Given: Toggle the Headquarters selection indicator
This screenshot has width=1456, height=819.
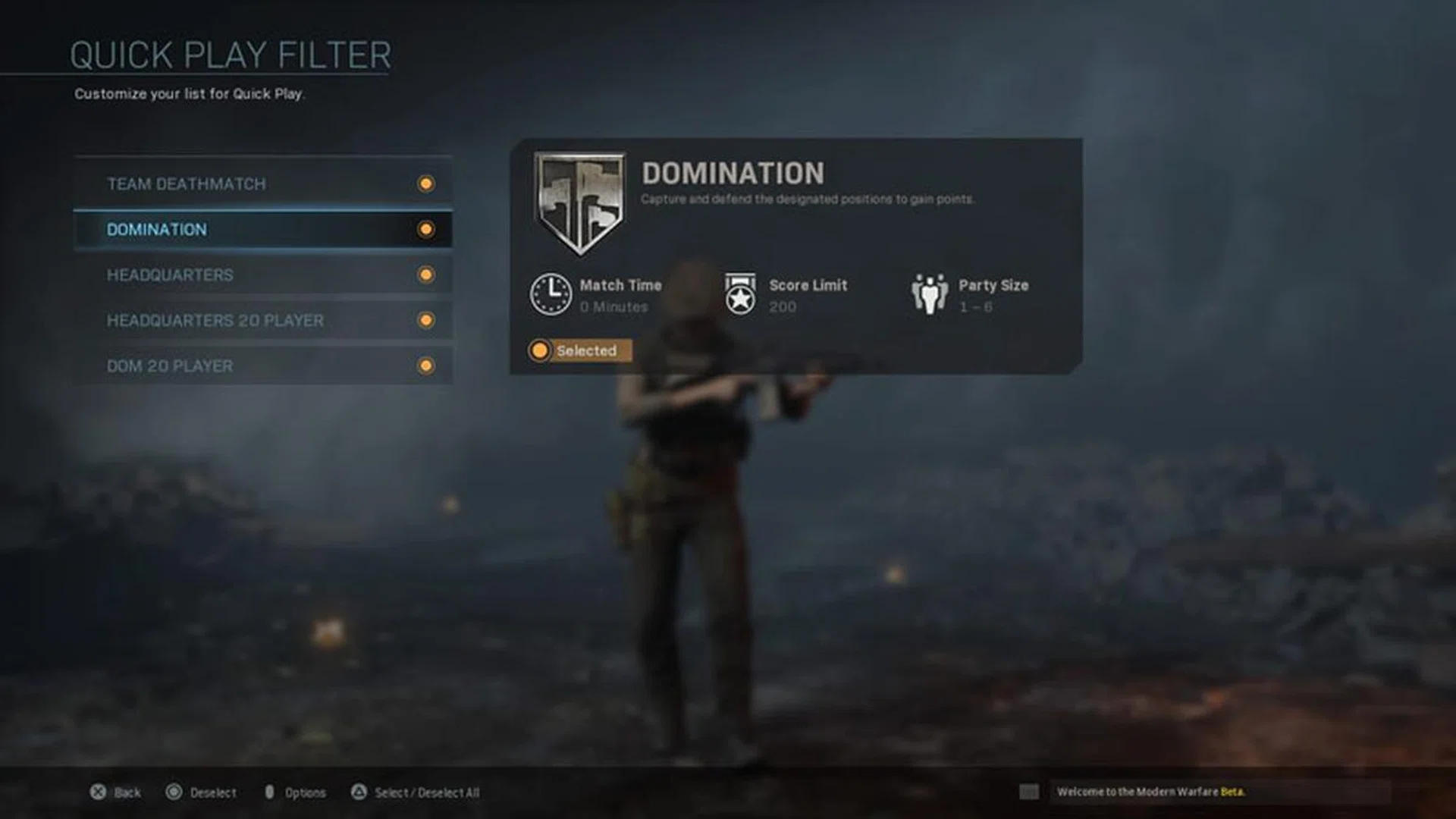Looking at the screenshot, I should tap(425, 275).
